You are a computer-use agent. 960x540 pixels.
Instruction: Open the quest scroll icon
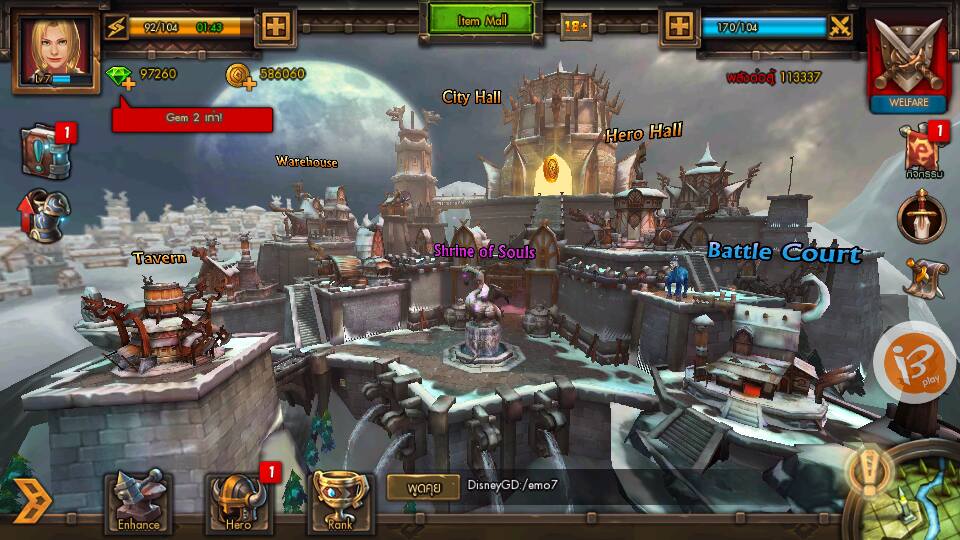click(x=924, y=277)
